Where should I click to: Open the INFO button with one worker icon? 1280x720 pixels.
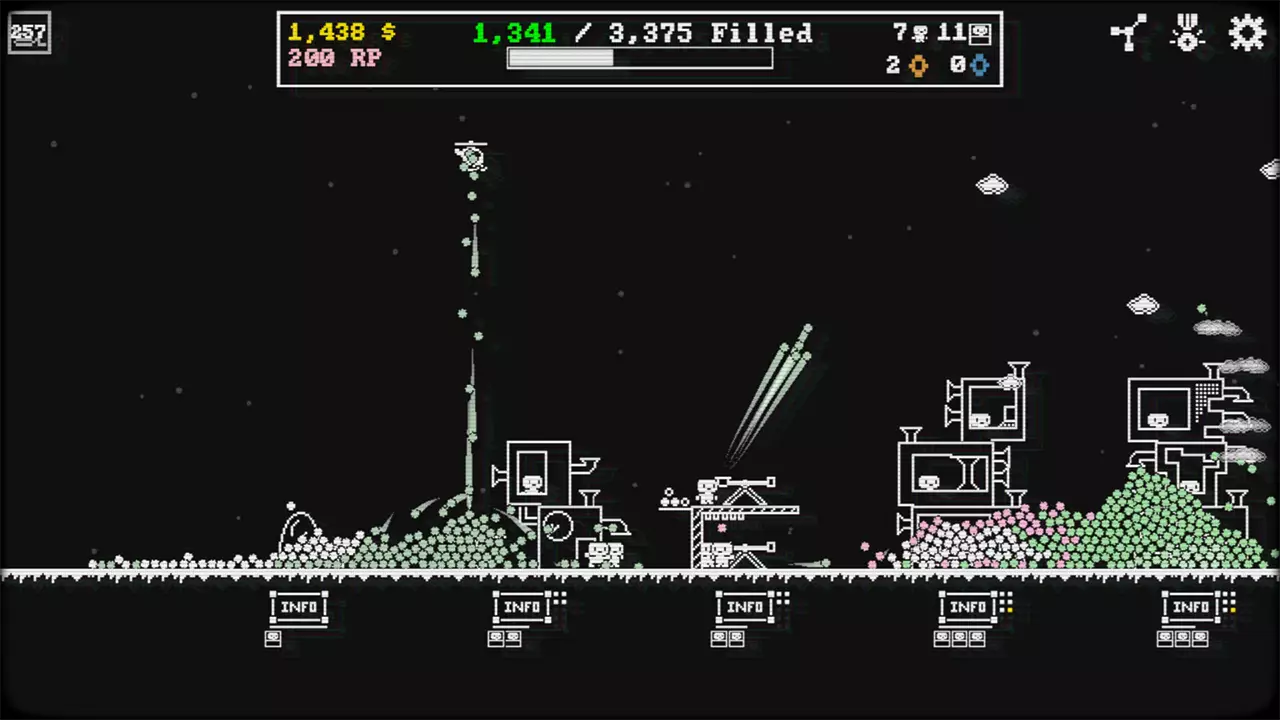(x=298, y=607)
